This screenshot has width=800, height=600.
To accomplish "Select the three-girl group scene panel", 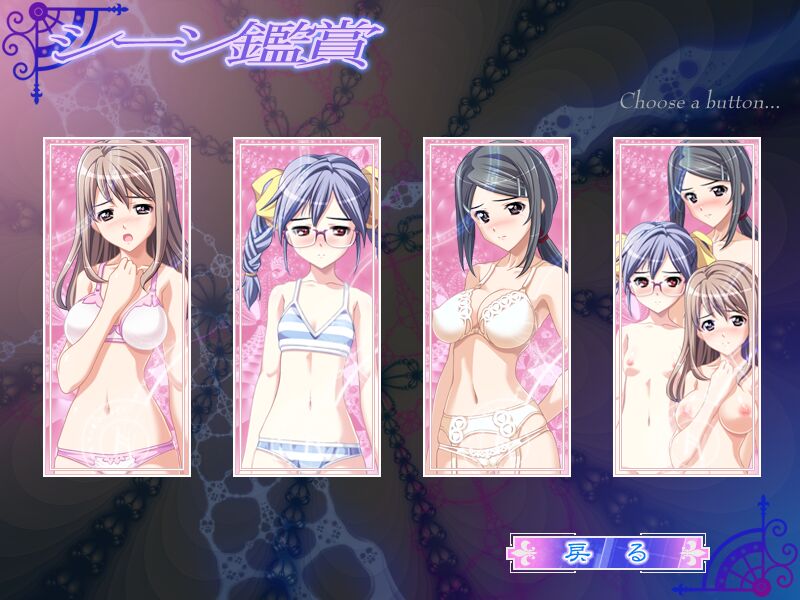I will [686, 307].
